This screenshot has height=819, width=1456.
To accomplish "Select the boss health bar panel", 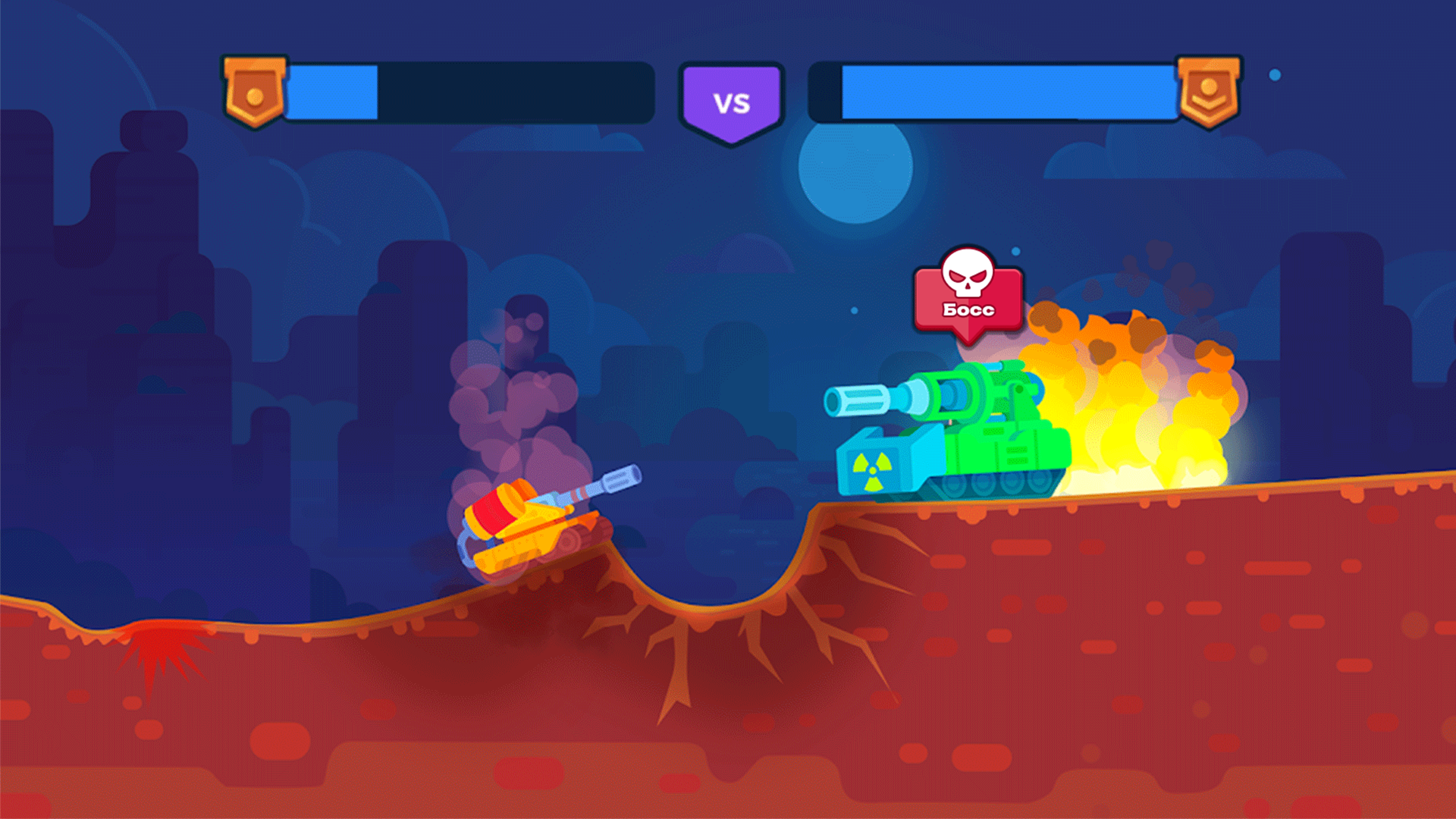I will tap(993, 91).
